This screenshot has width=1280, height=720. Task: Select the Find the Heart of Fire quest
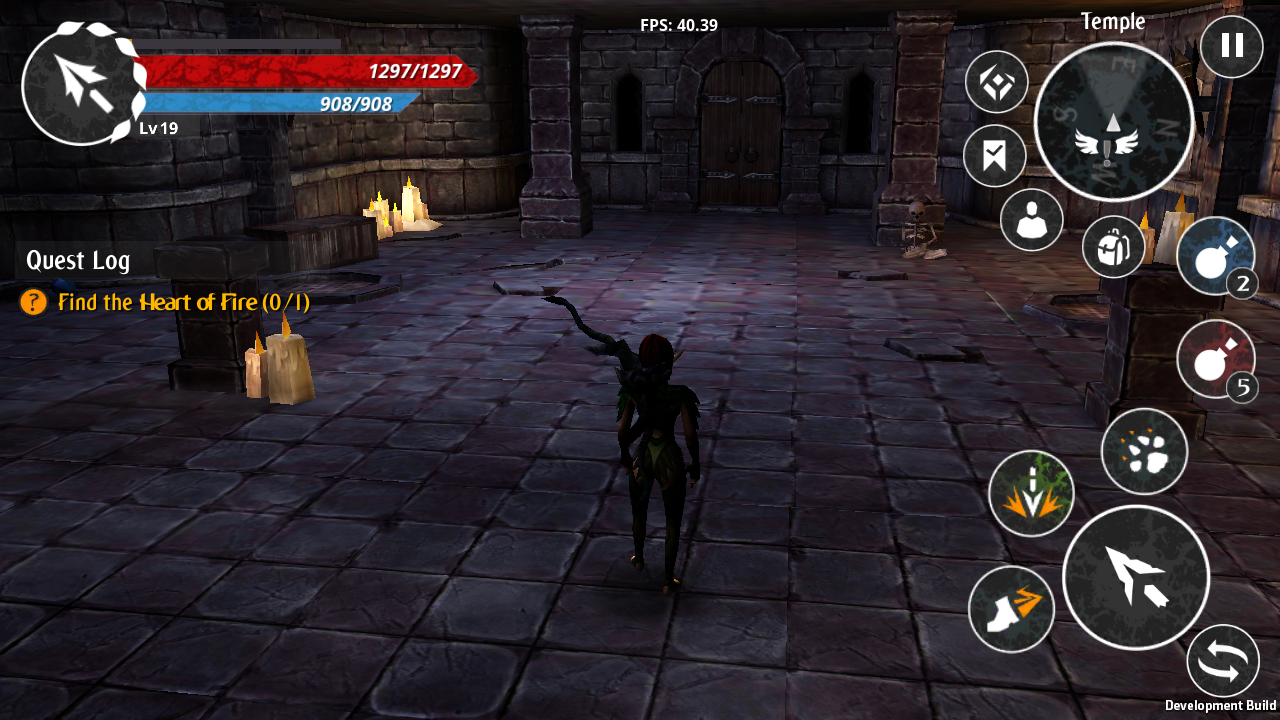tap(183, 302)
